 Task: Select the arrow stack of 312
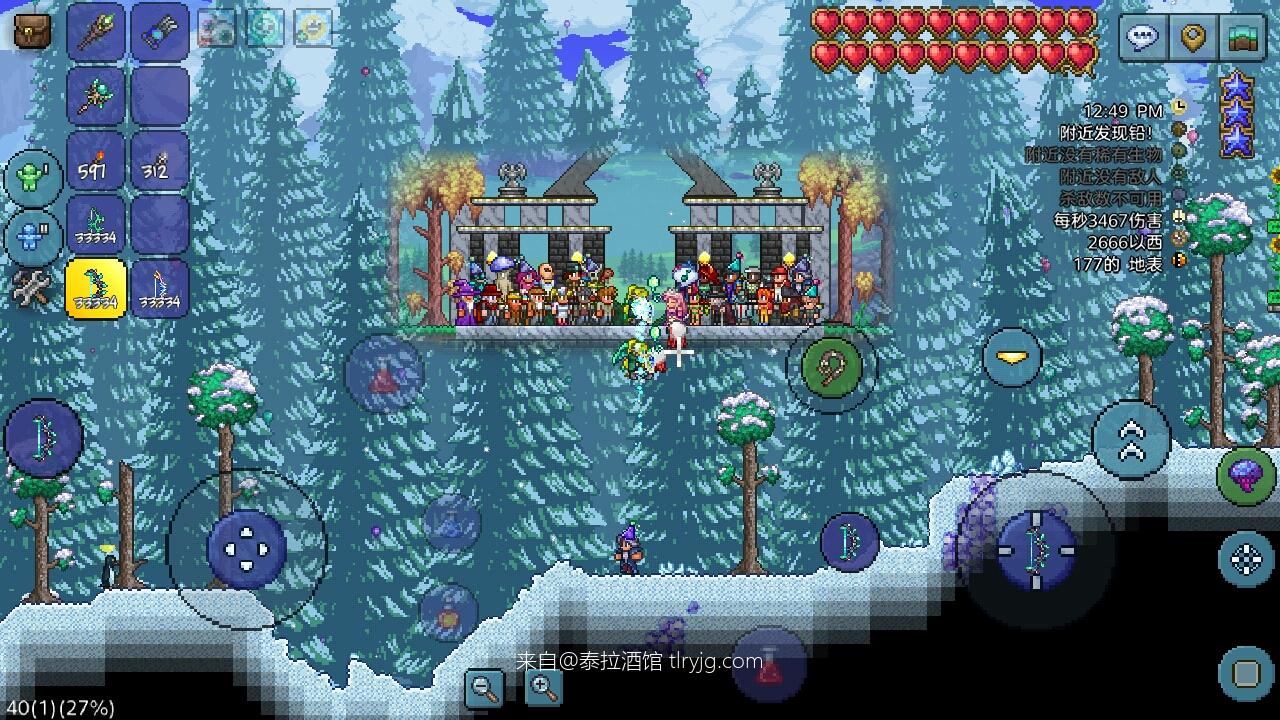(160, 160)
